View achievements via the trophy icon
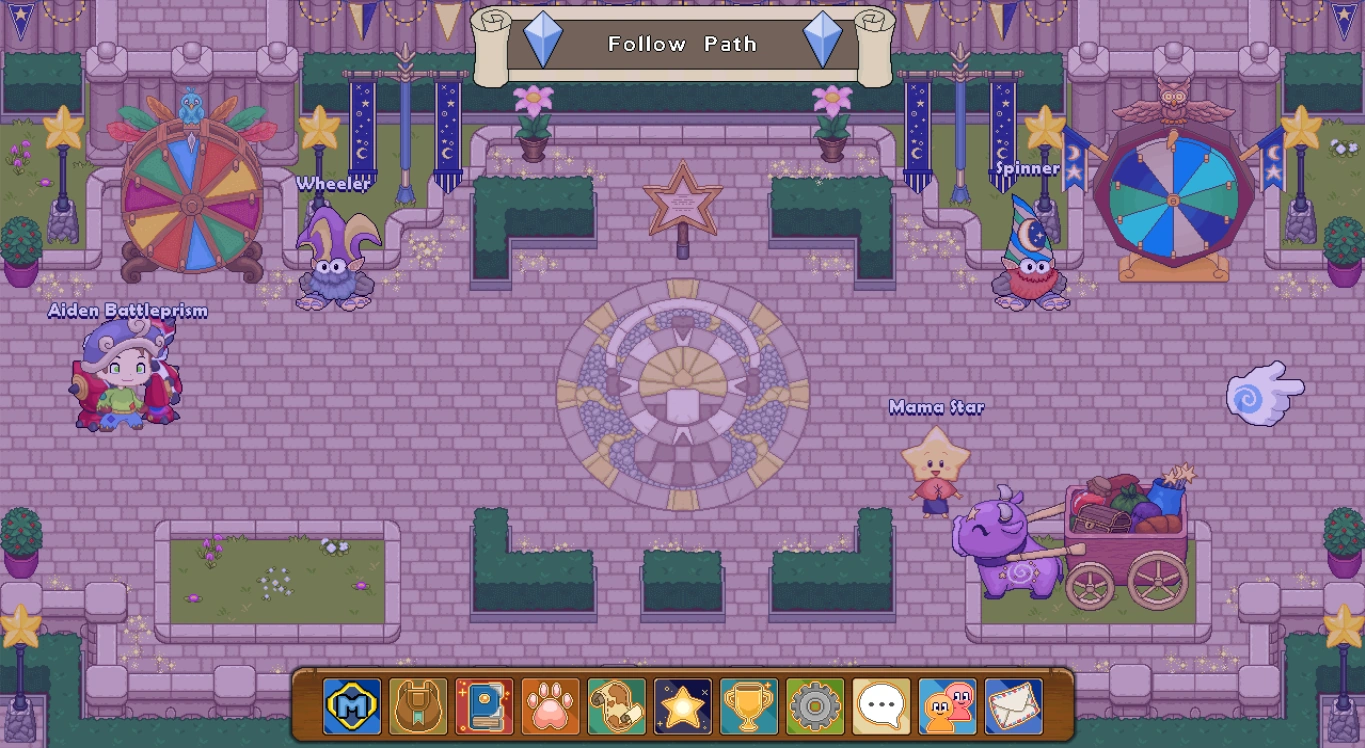Viewport: 1365px width, 748px height. [748, 705]
